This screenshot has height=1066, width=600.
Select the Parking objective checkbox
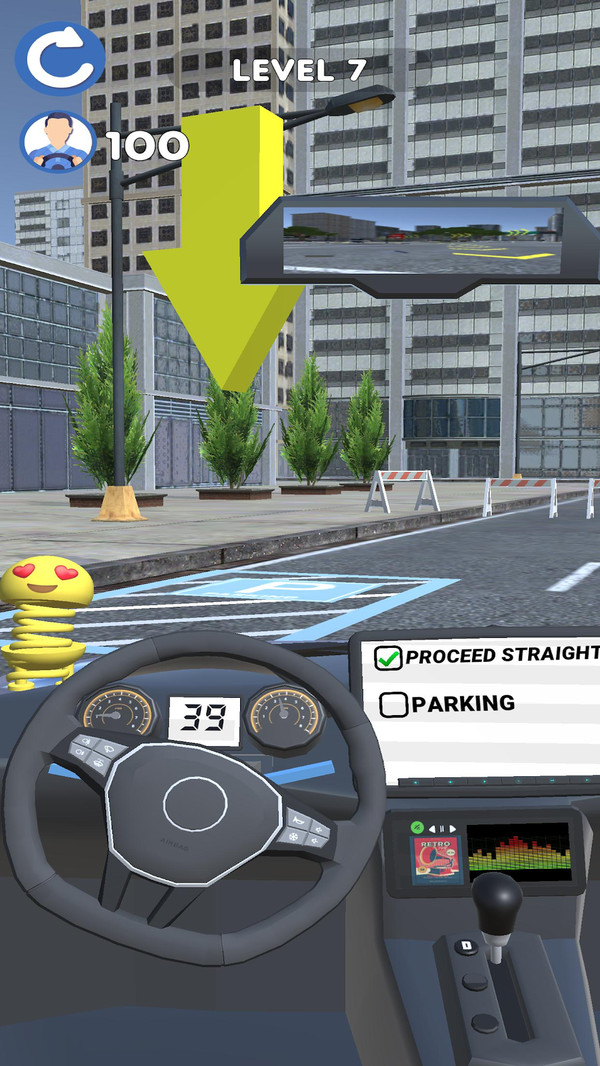click(x=394, y=704)
